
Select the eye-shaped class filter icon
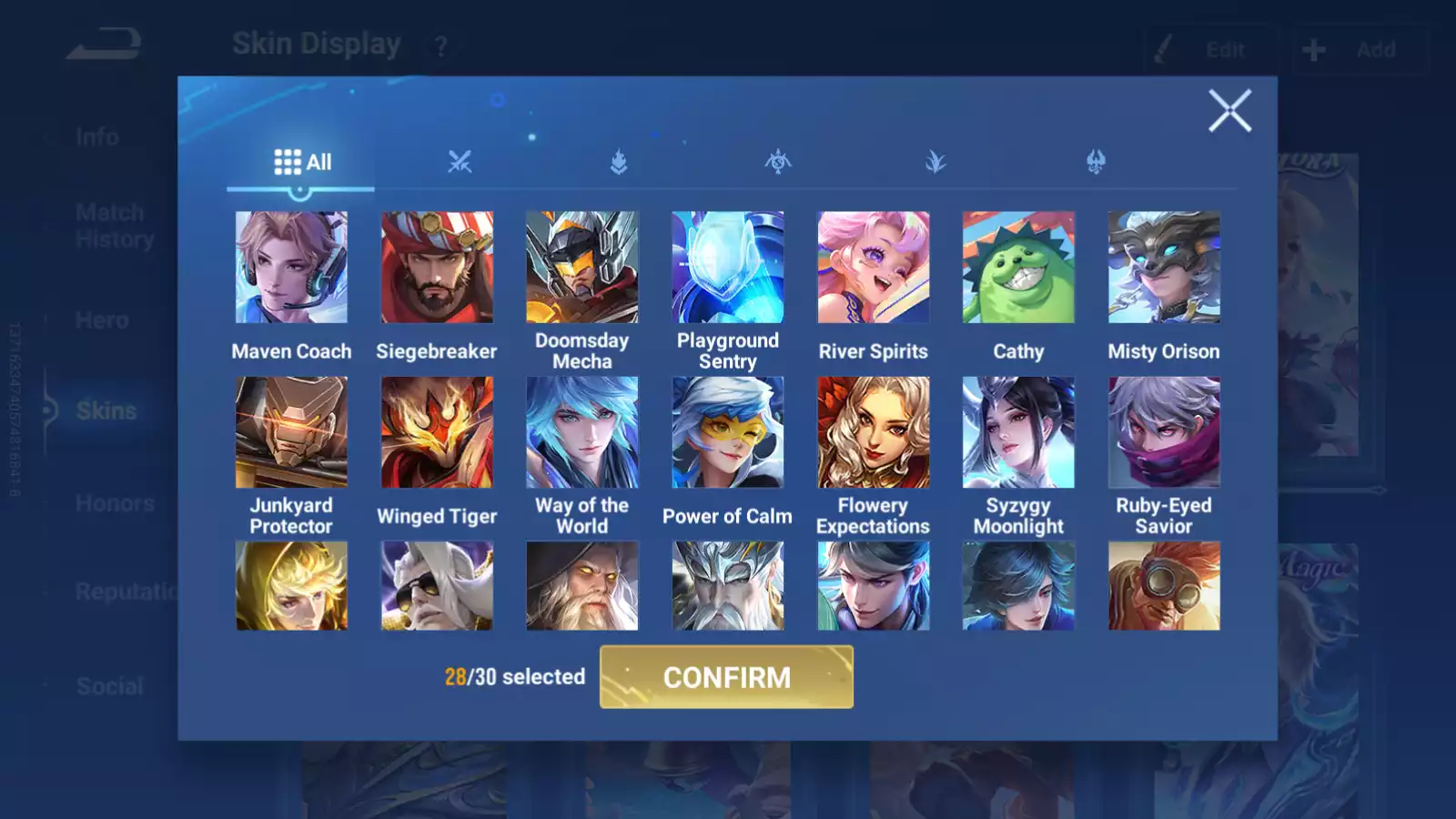pyautogui.click(x=778, y=162)
